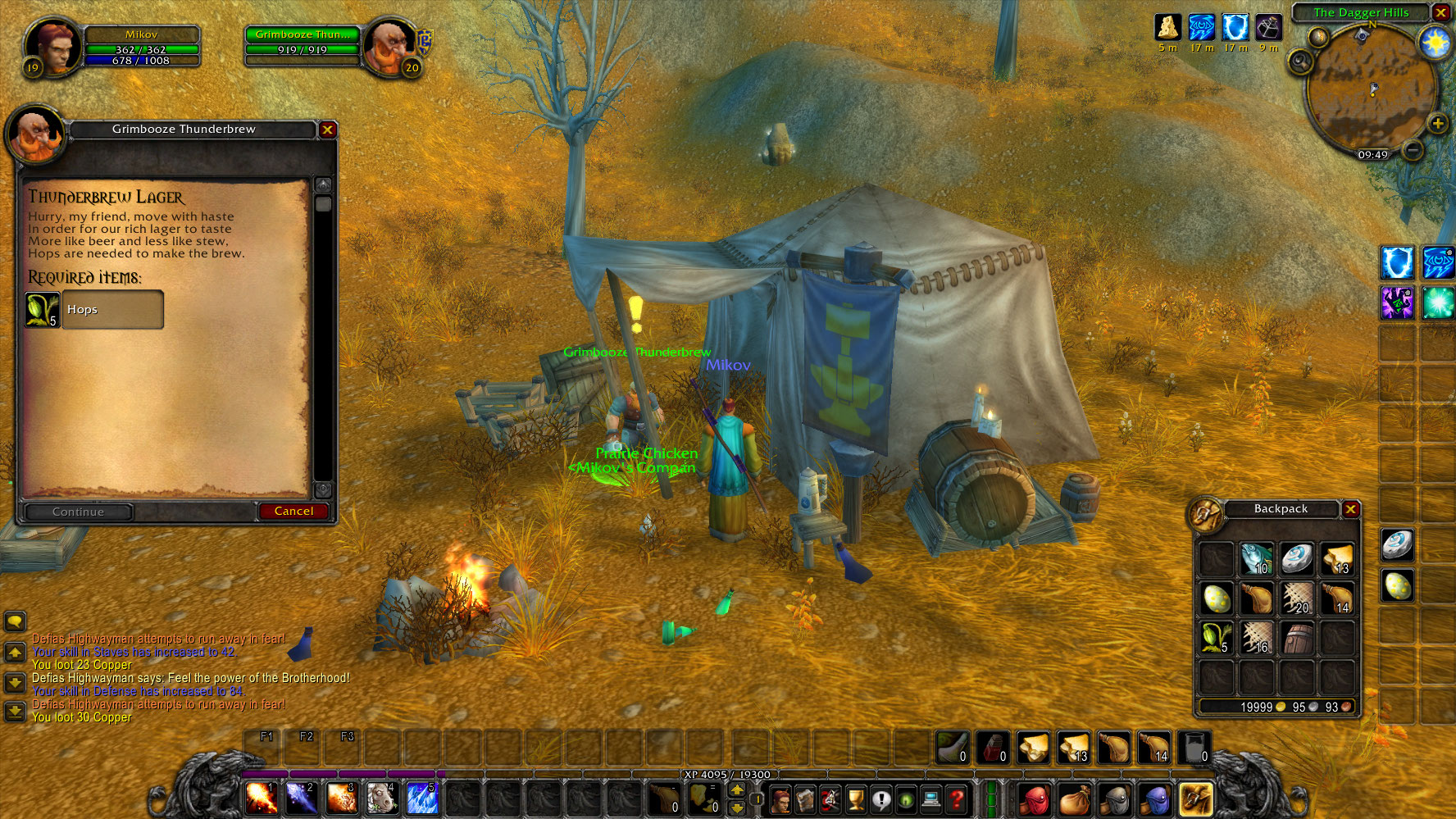Click the minimap tracking magnifier icon
The image size is (1456, 819).
click(x=1300, y=62)
